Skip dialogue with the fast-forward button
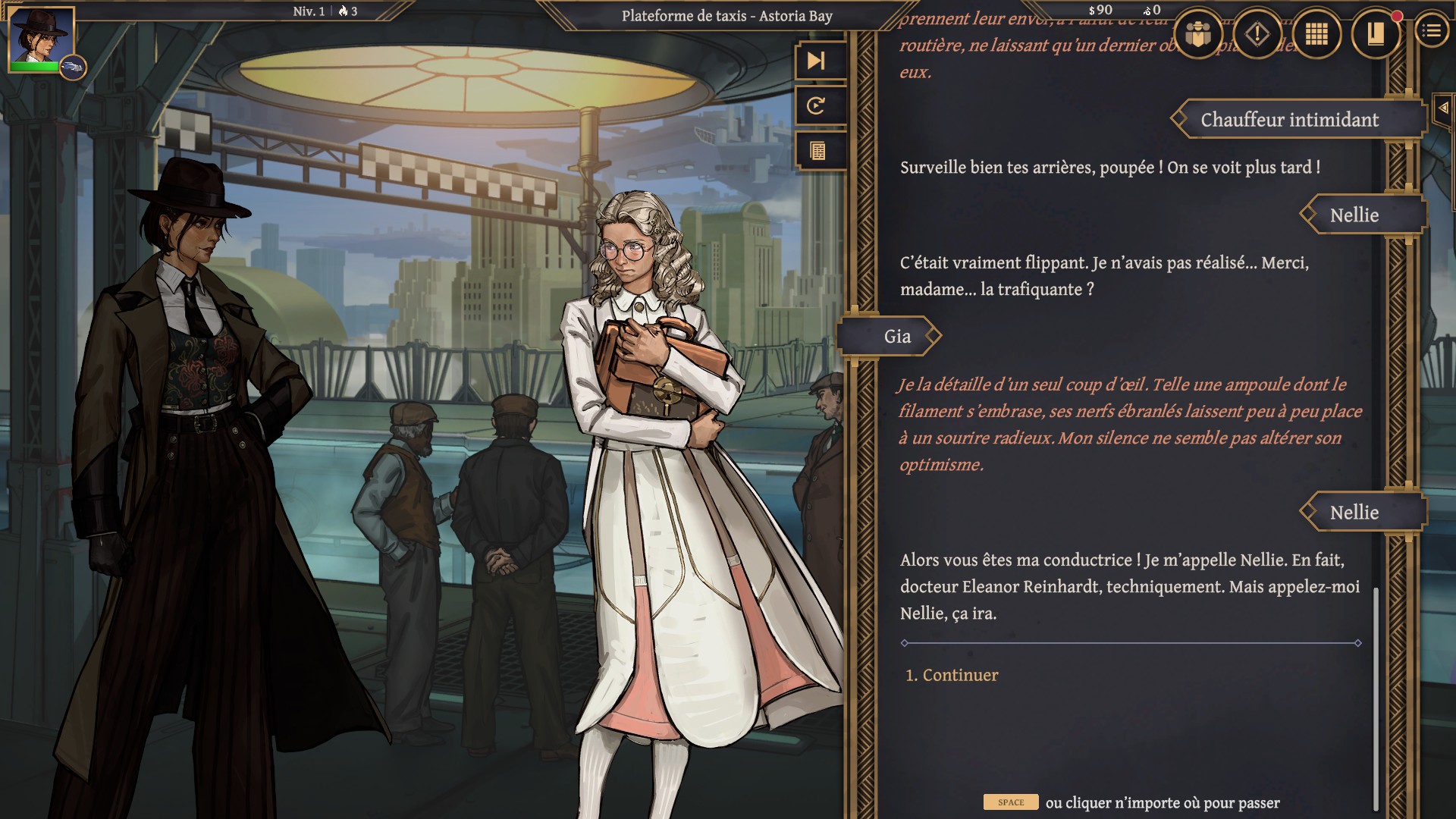 (x=817, y=61)
